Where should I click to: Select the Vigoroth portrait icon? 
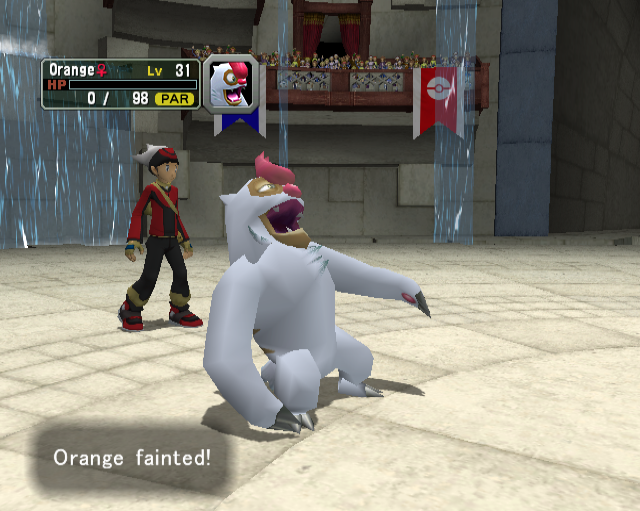pyautogui.click(x=231, y=83)
